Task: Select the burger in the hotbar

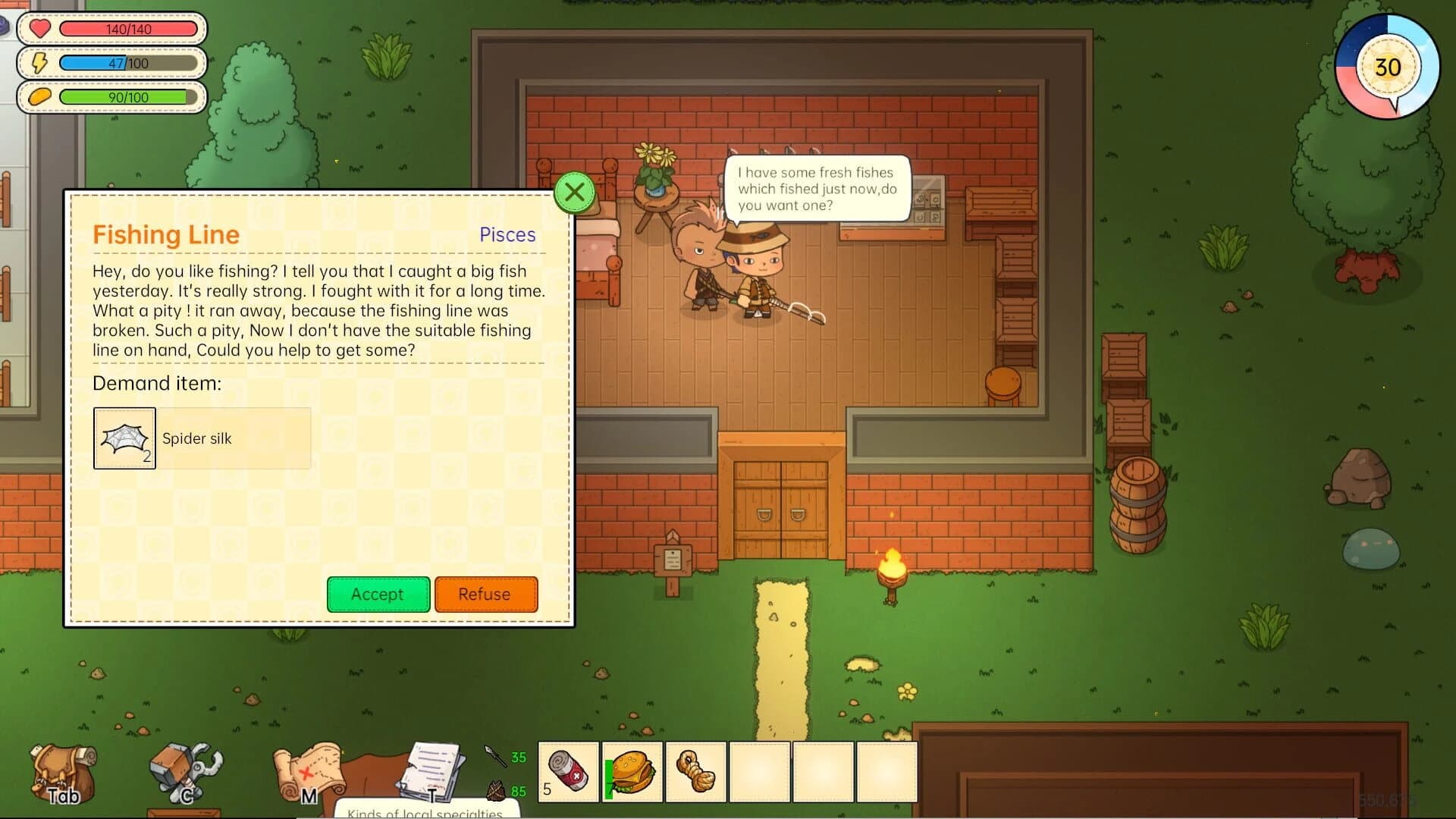Action: tap(632, 772)
